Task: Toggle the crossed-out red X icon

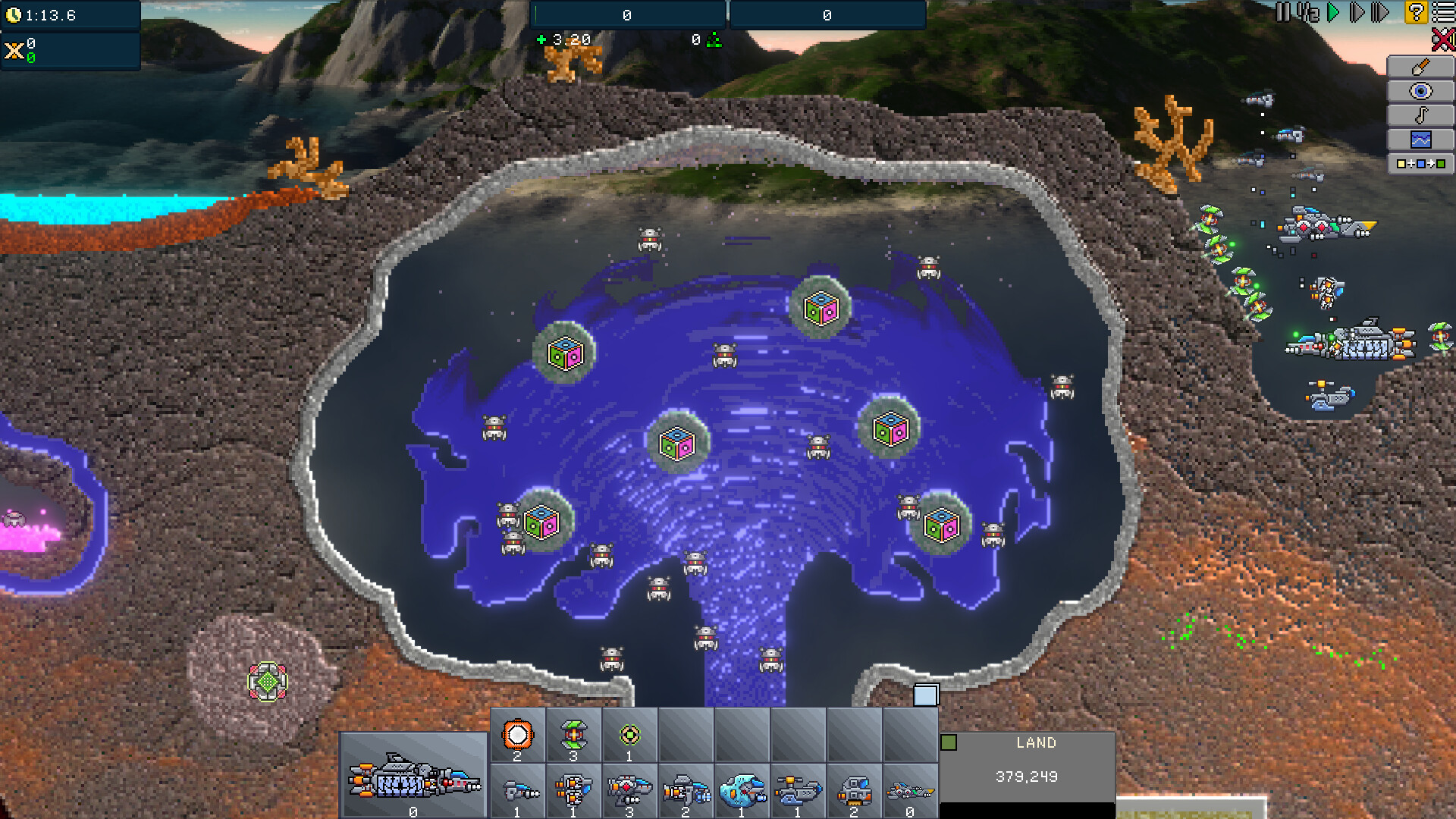Action: 1443,39
